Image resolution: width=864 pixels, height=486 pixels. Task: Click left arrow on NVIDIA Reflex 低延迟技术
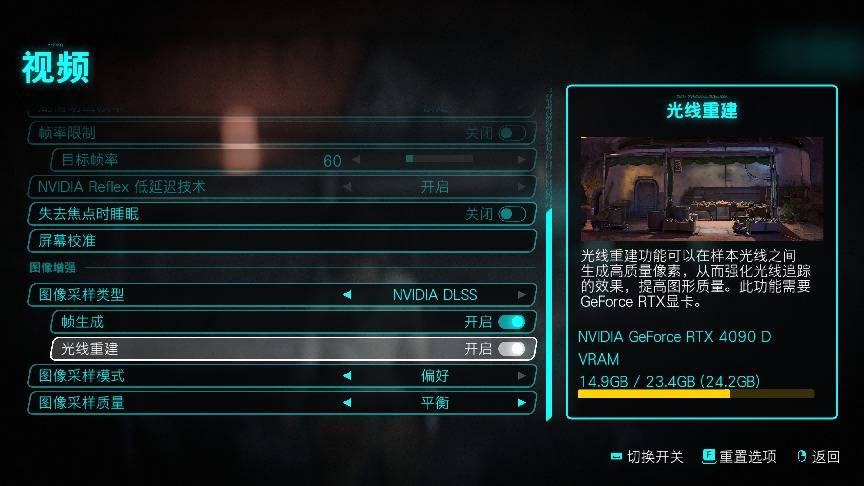347,187
